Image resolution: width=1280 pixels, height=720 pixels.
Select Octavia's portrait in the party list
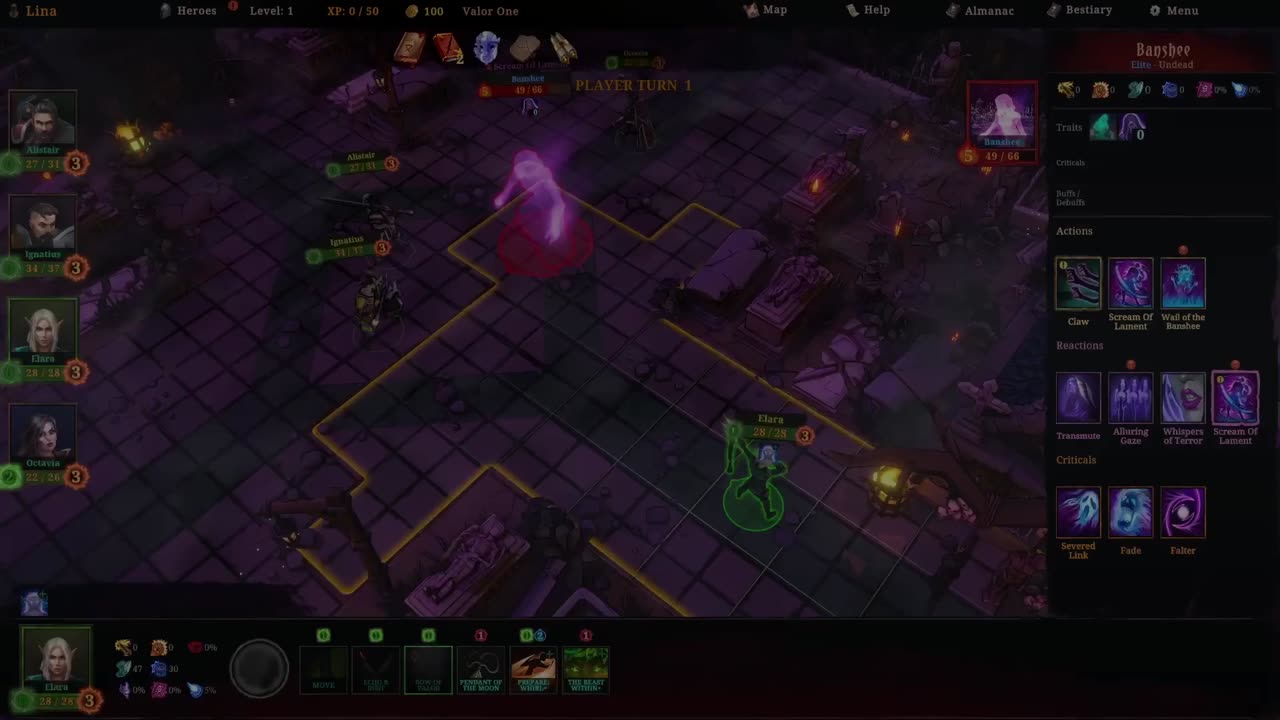pos(43,432)
